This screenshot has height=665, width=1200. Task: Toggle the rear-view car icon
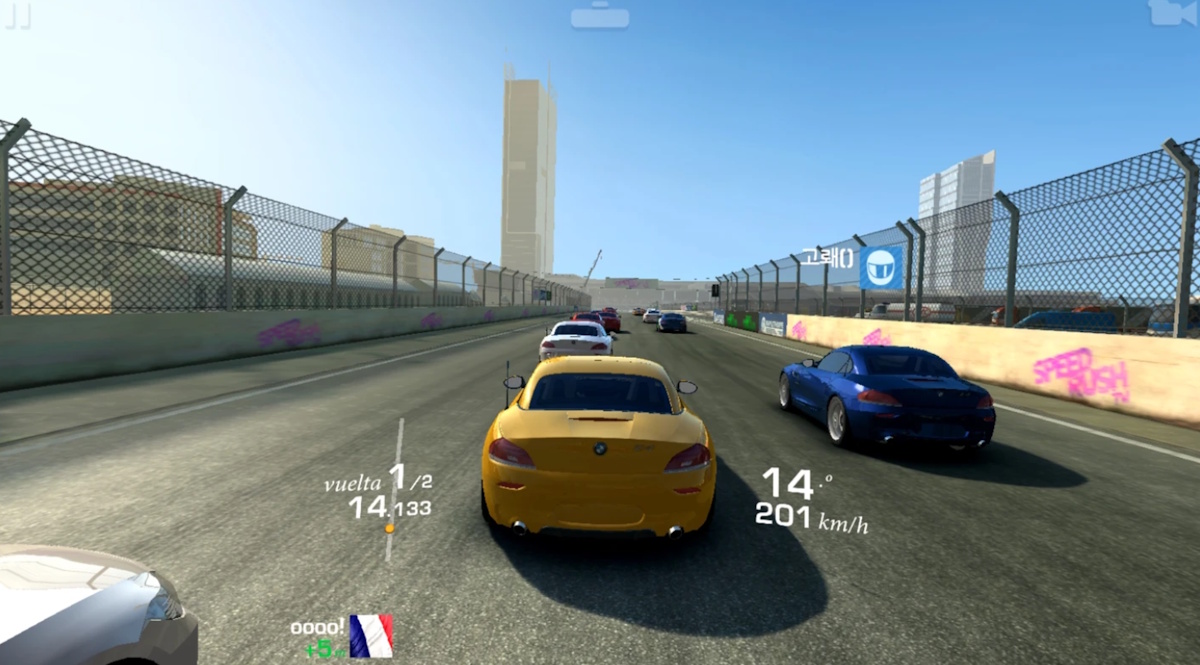[x=600, y=16]
